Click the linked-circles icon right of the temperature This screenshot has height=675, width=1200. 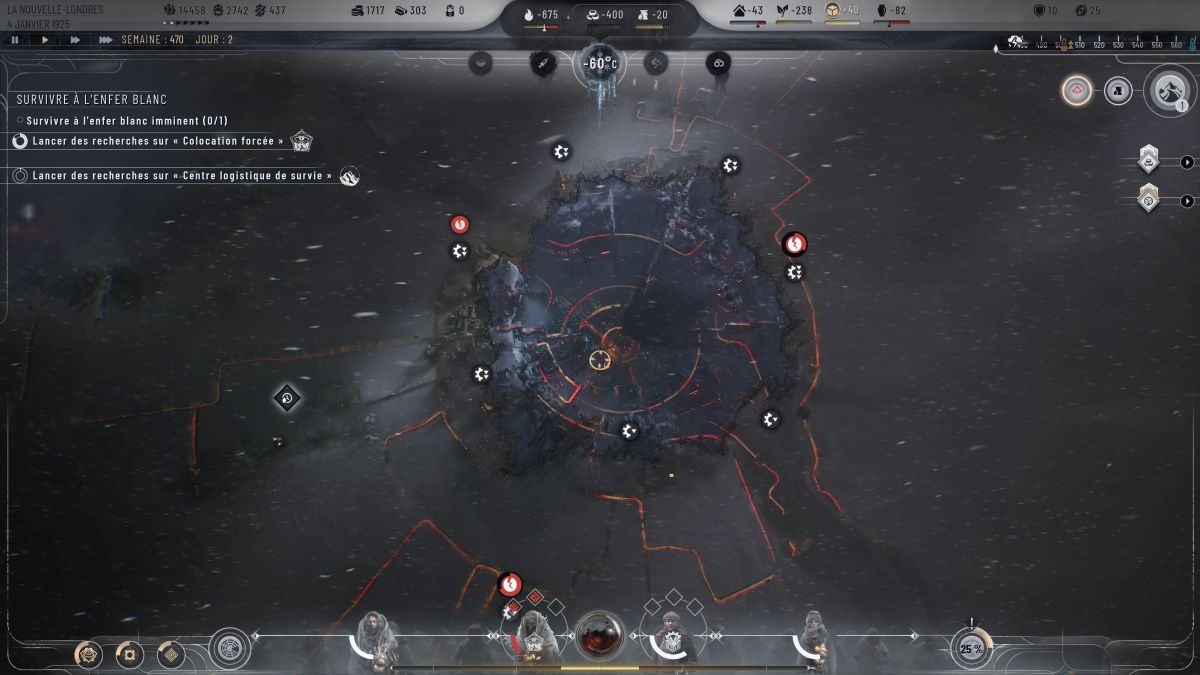tap(717, 63)
